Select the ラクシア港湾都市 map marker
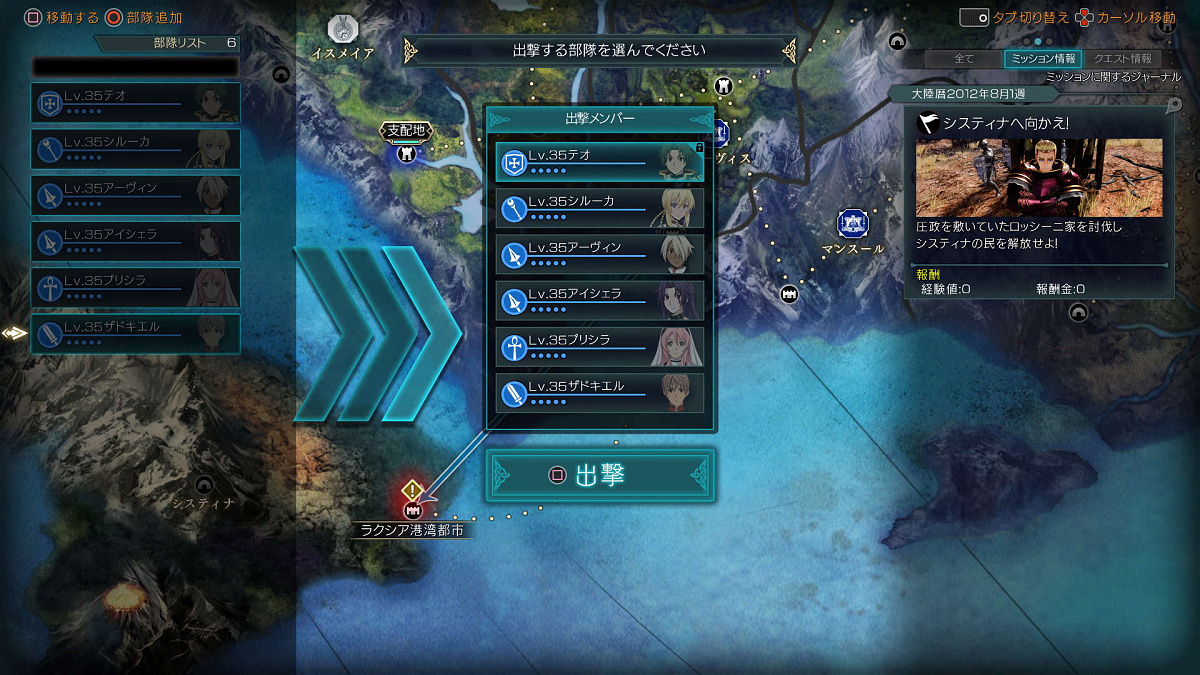This screenshot has height=675, width=1200. pyautogui.click(x=412, y=509)
